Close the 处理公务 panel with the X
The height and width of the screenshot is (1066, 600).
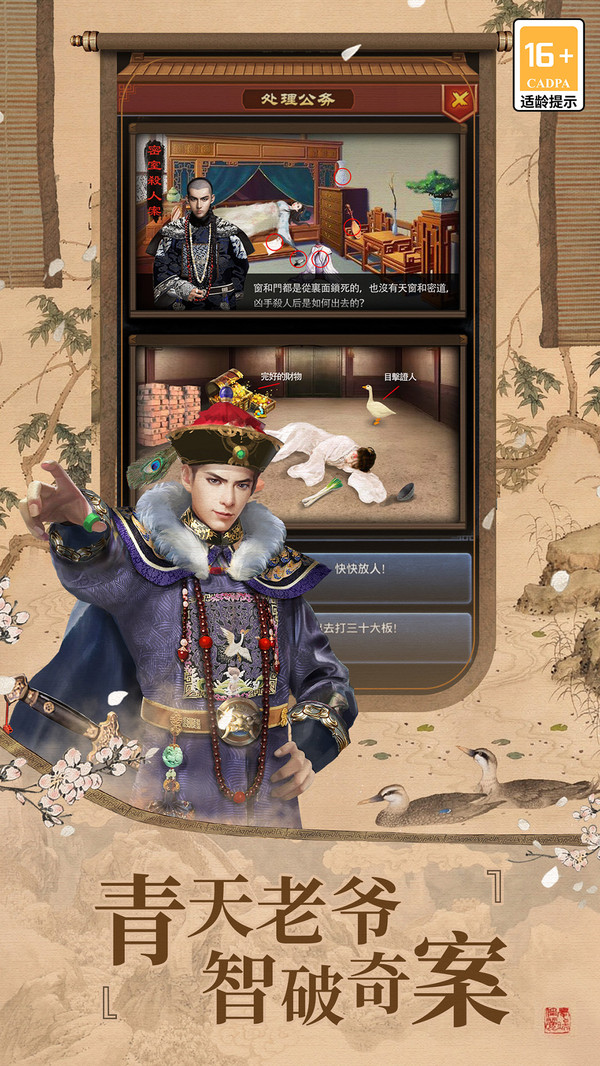tap(458, 99)
